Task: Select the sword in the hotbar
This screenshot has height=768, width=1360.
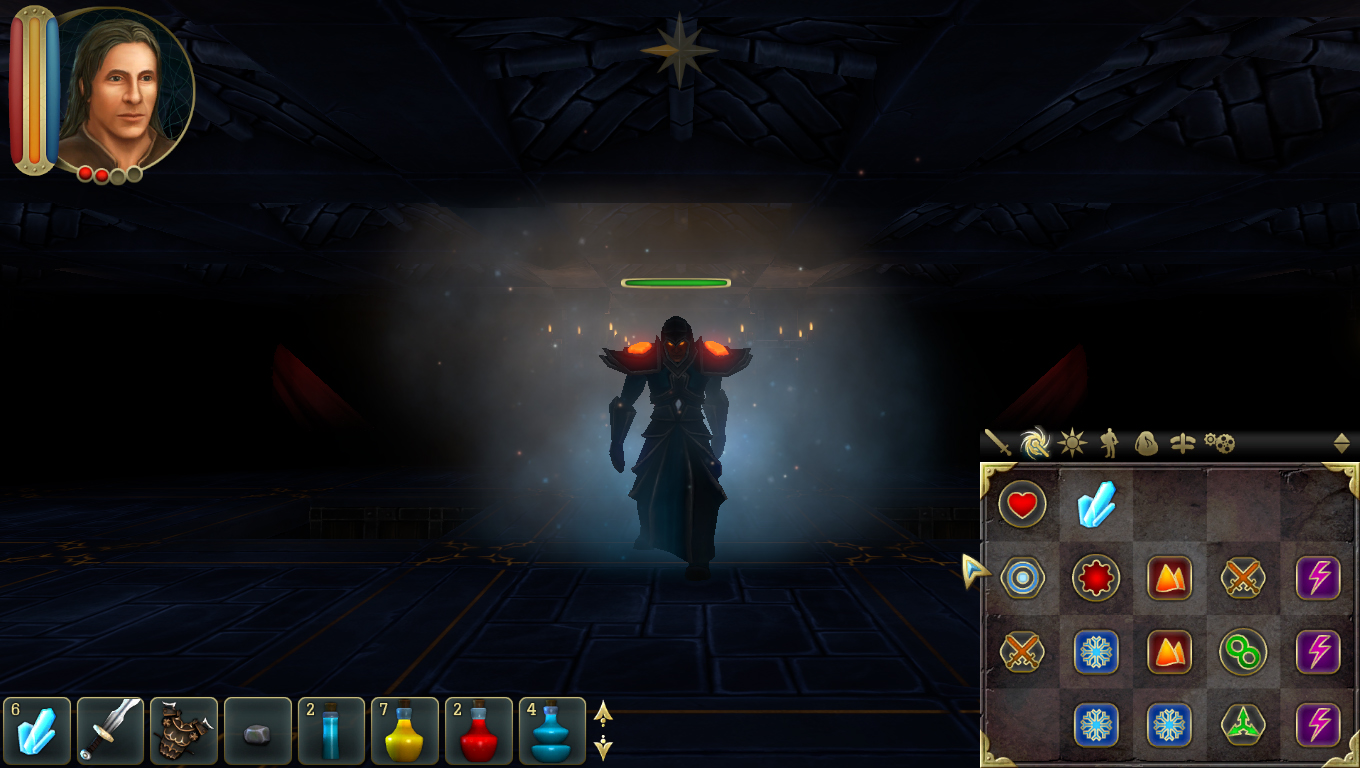Action: [111, 731]
